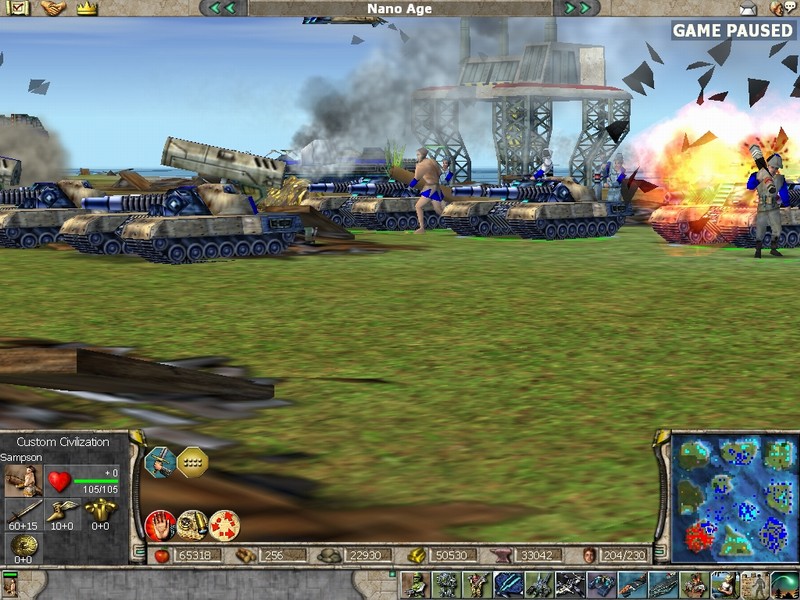Viewport: 800px width, 600px height.
Task: Choose the gold formation dots button
Action: (192, 461)
